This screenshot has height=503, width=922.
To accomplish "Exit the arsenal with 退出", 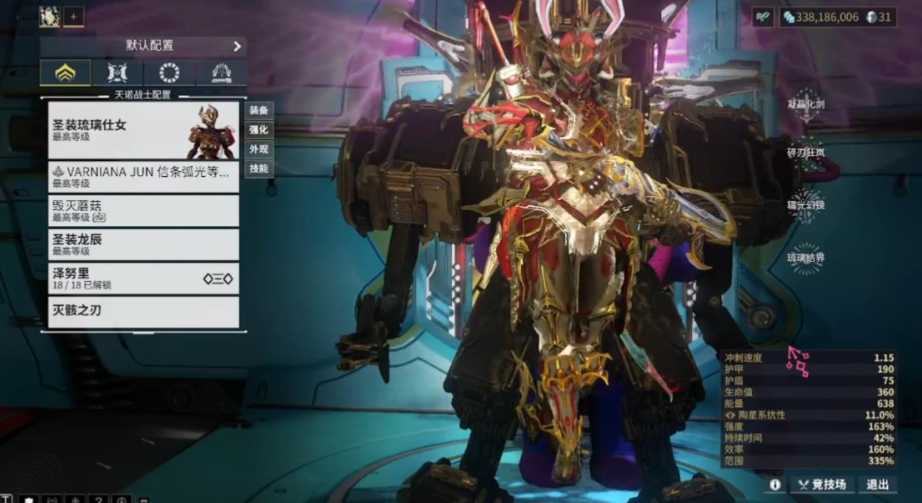I will click(877, 484).
